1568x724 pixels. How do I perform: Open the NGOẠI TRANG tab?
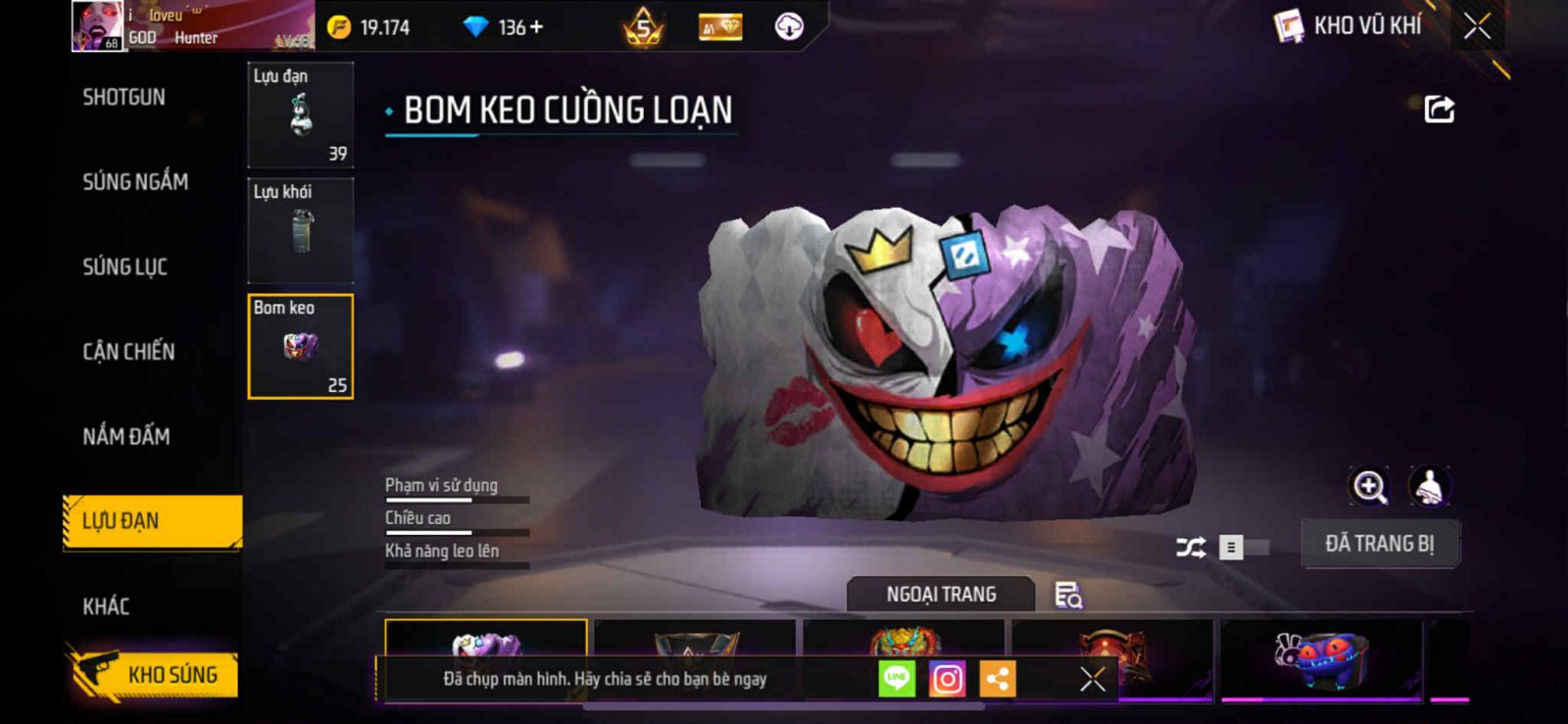941,595
